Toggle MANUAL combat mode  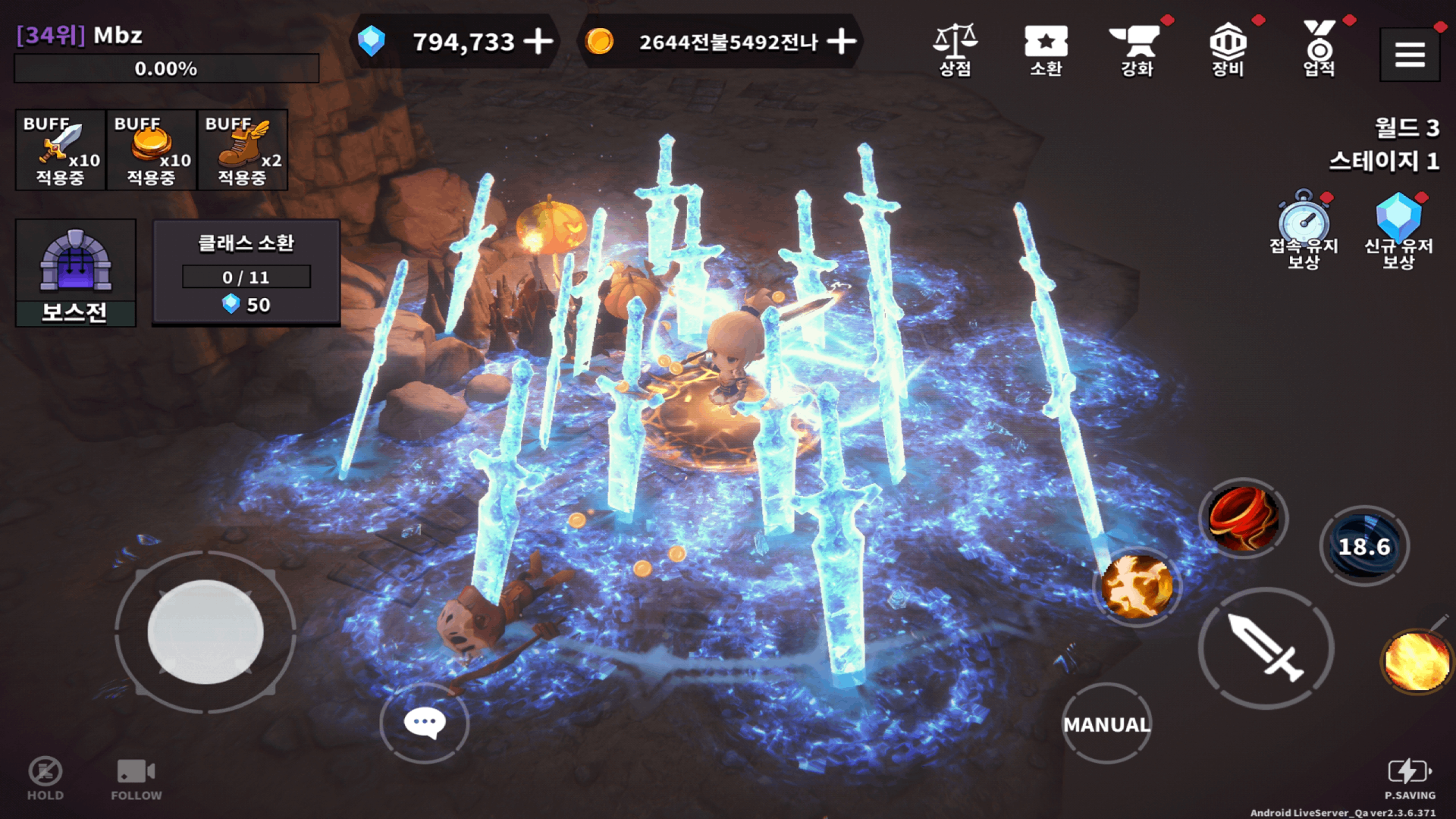click(x=1106, y=724)
